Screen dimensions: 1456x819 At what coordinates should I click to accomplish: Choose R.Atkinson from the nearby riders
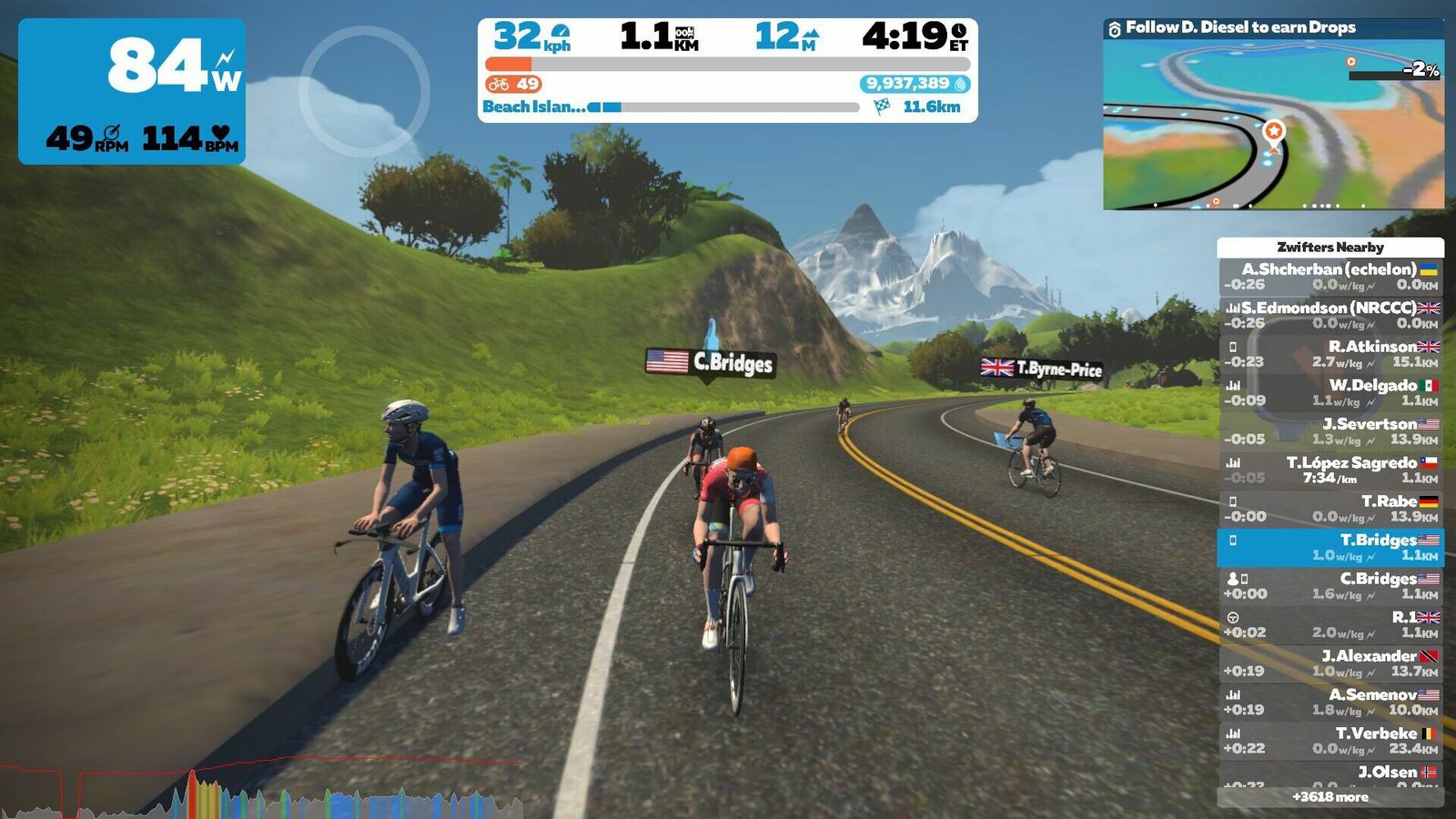1330,354
